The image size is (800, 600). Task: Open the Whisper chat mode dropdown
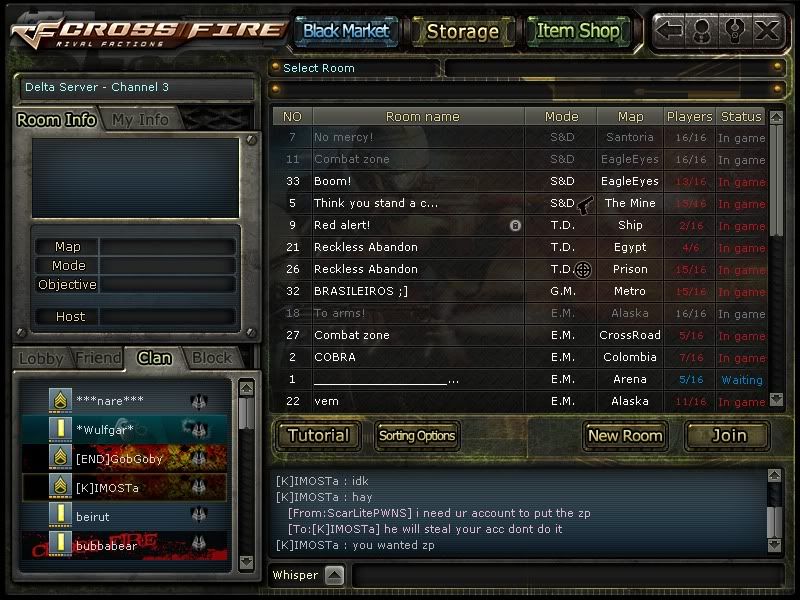335,575
